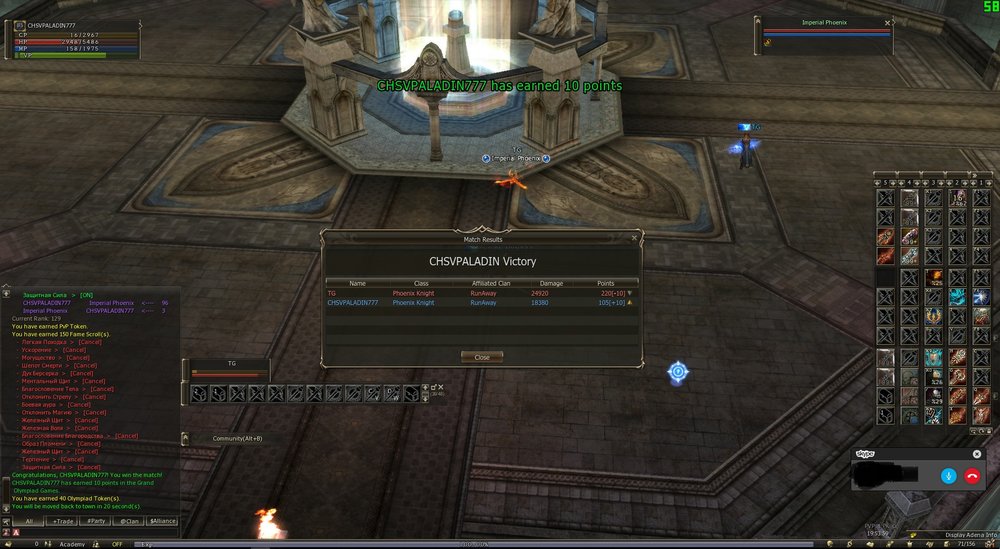Cancel the Защитная Сила buff in chat

(89, 466)
